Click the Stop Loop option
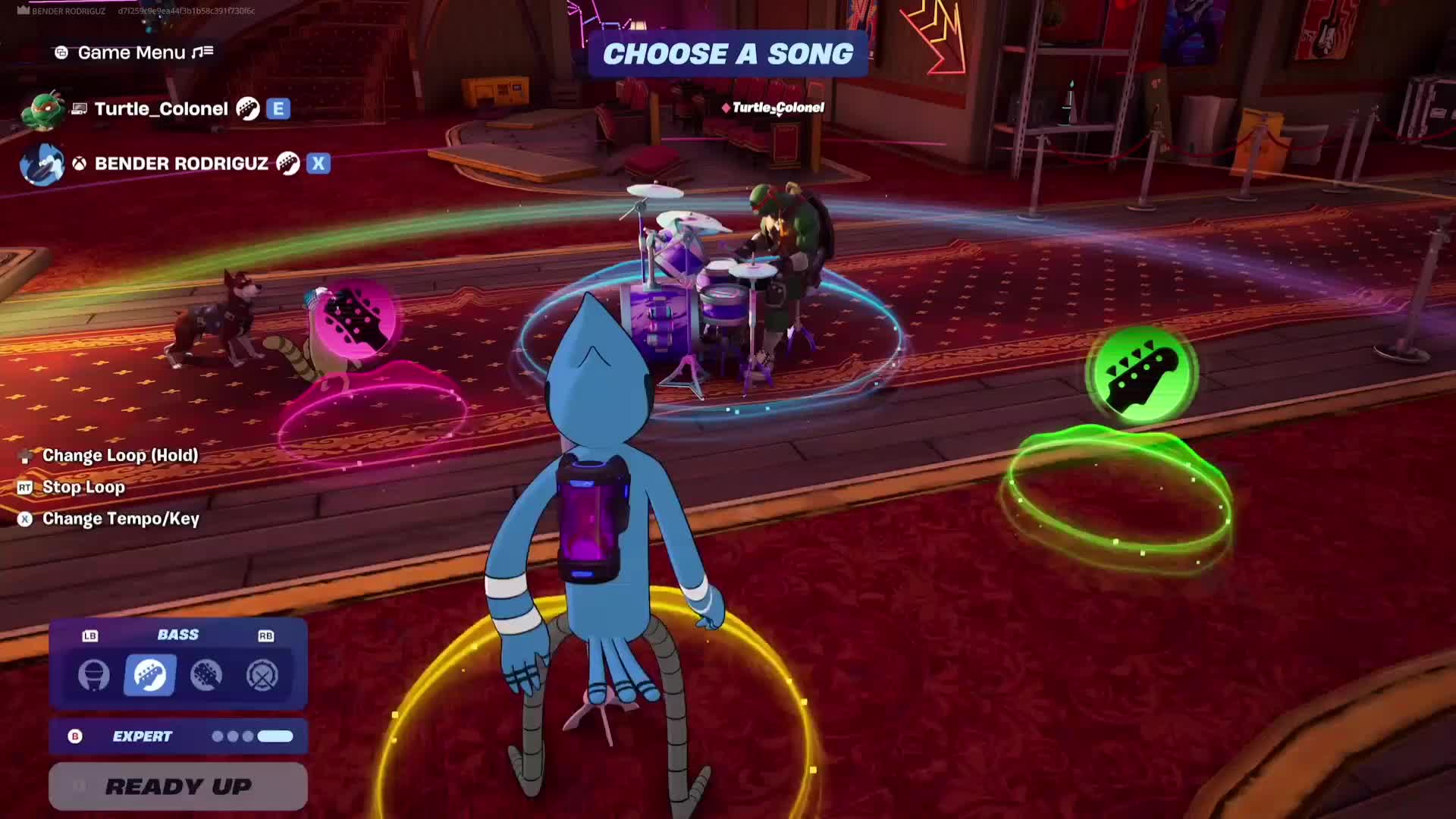This screenshot has height=819, width=1456. click(x=83, y=488)
